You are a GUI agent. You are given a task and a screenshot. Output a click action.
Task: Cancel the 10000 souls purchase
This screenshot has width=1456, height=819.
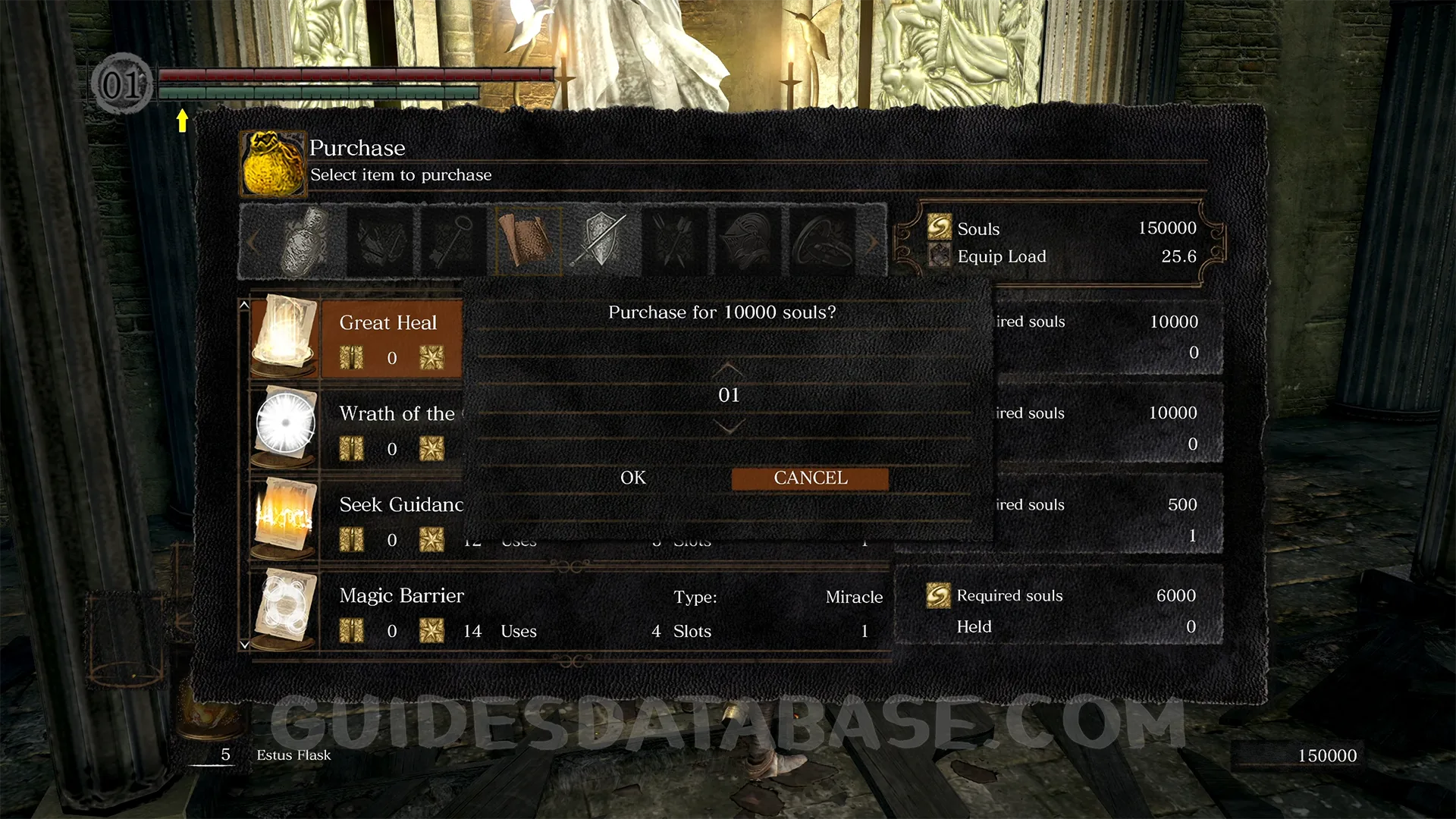(x=810, y=479)
